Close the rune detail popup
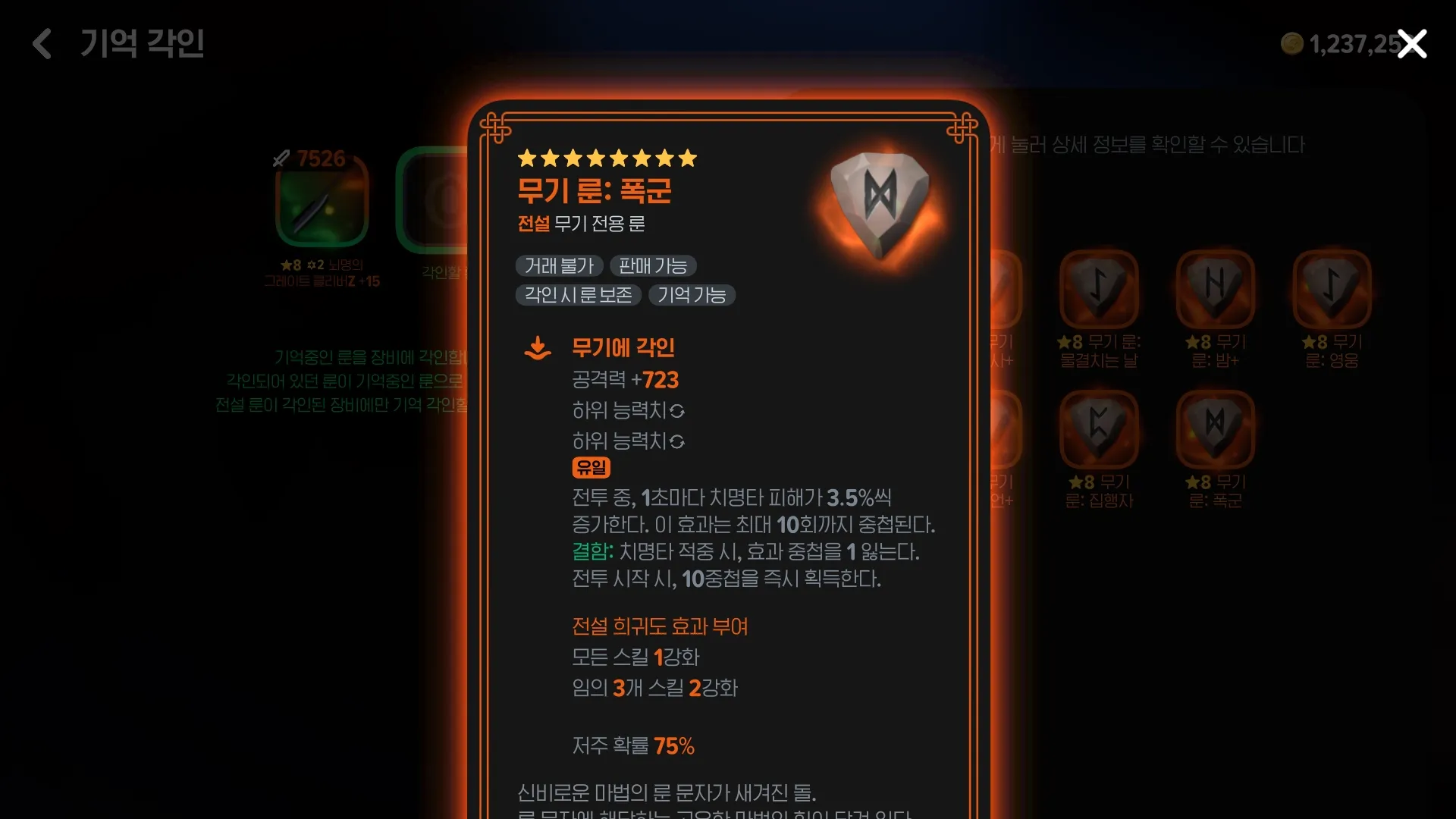This screenshot has width=1456, height=819. point(1412,44)
